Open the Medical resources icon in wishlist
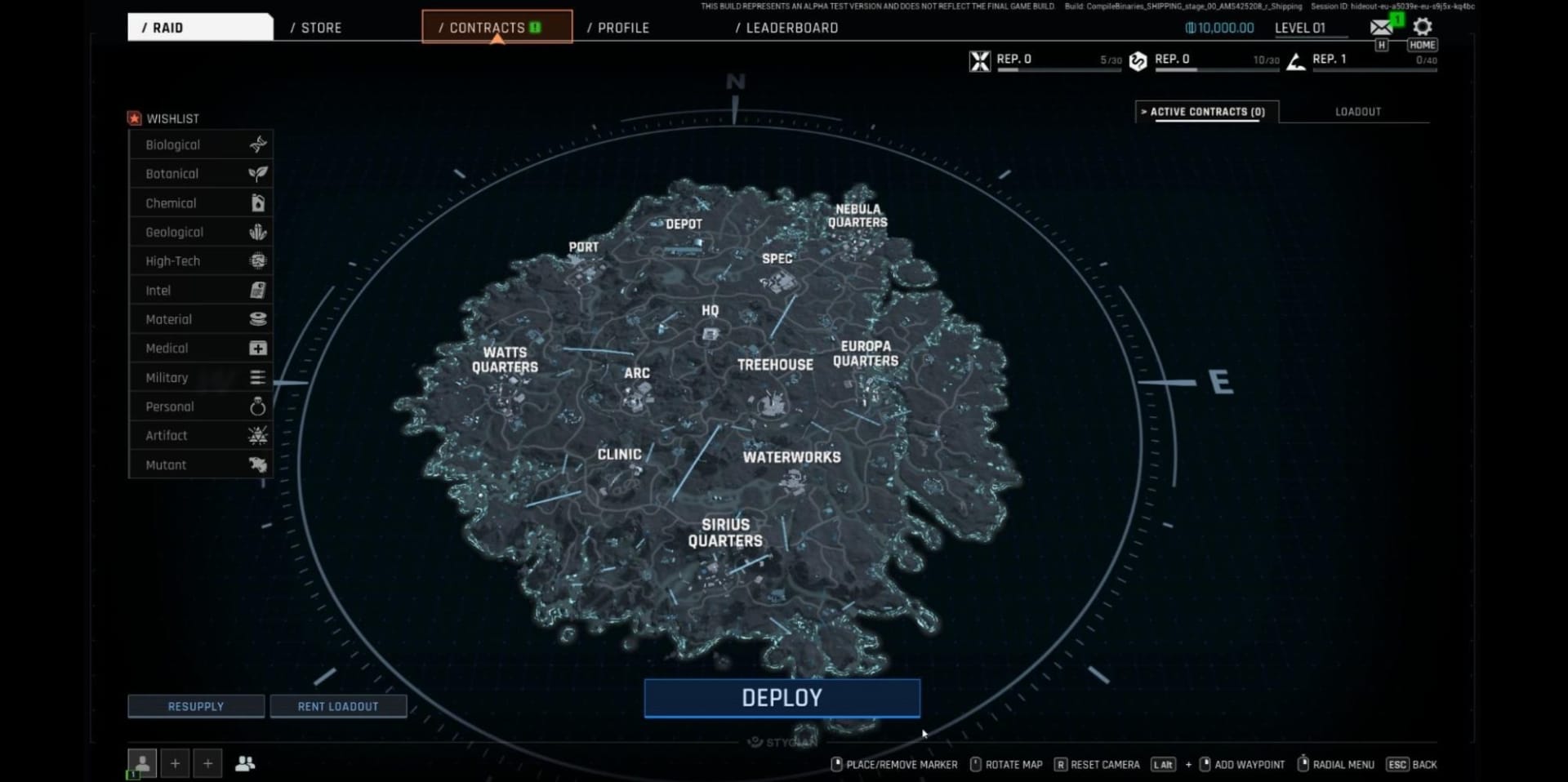 [258, 348]
